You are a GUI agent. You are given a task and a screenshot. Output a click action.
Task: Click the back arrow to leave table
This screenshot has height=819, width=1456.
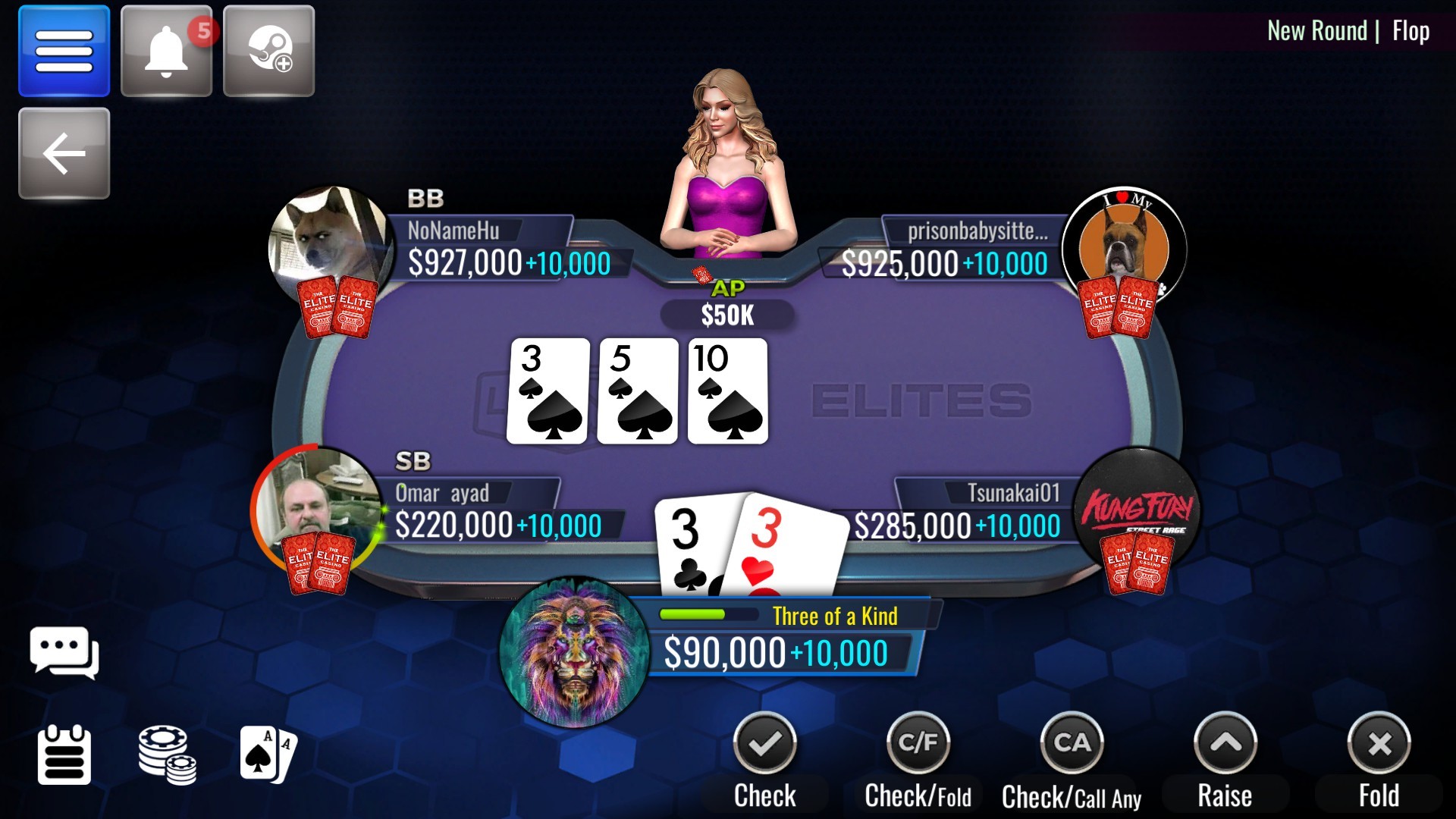[64, 153]
